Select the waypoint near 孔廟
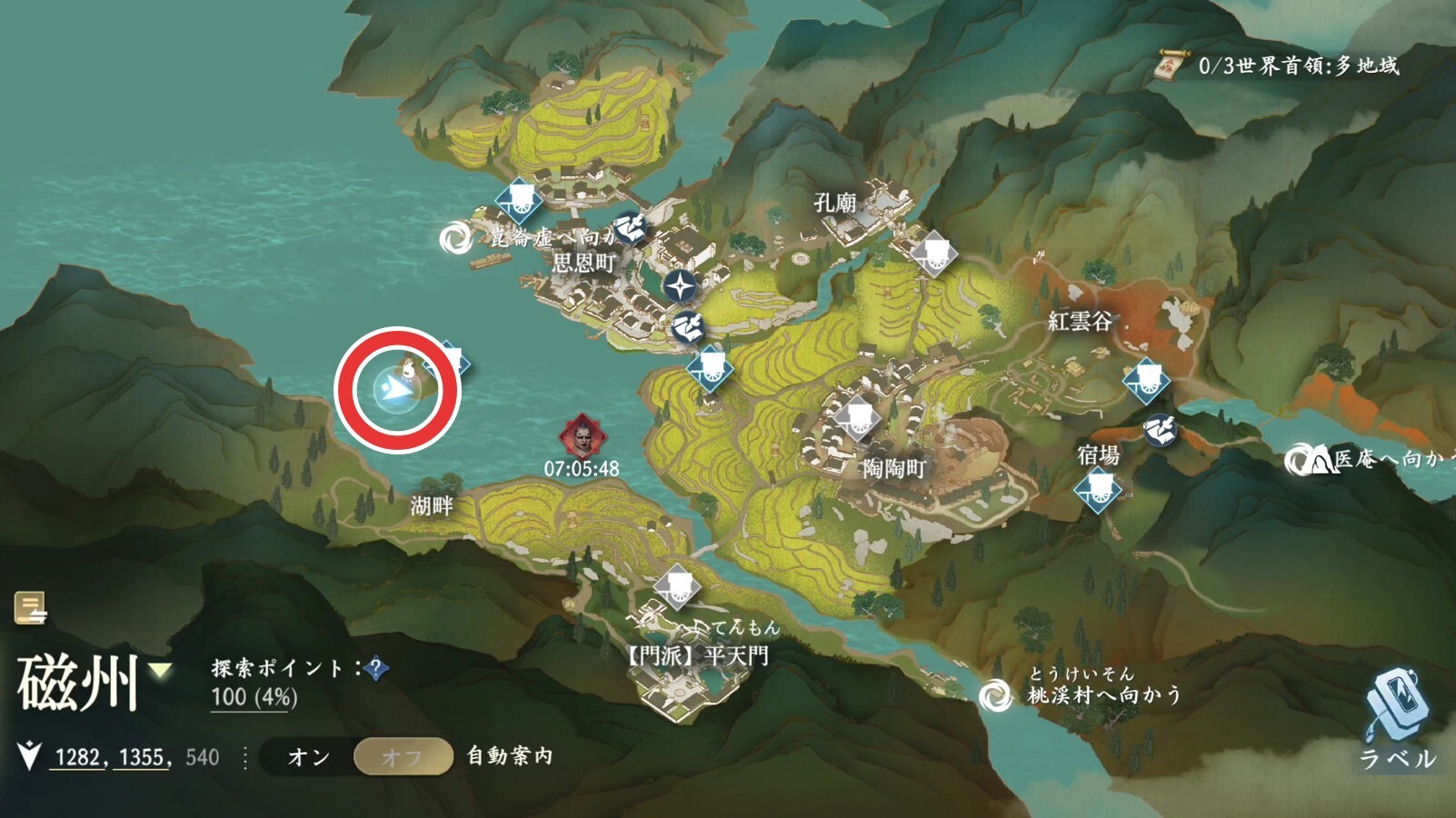This screenshot has height=818, width=1456. (933, 253)
